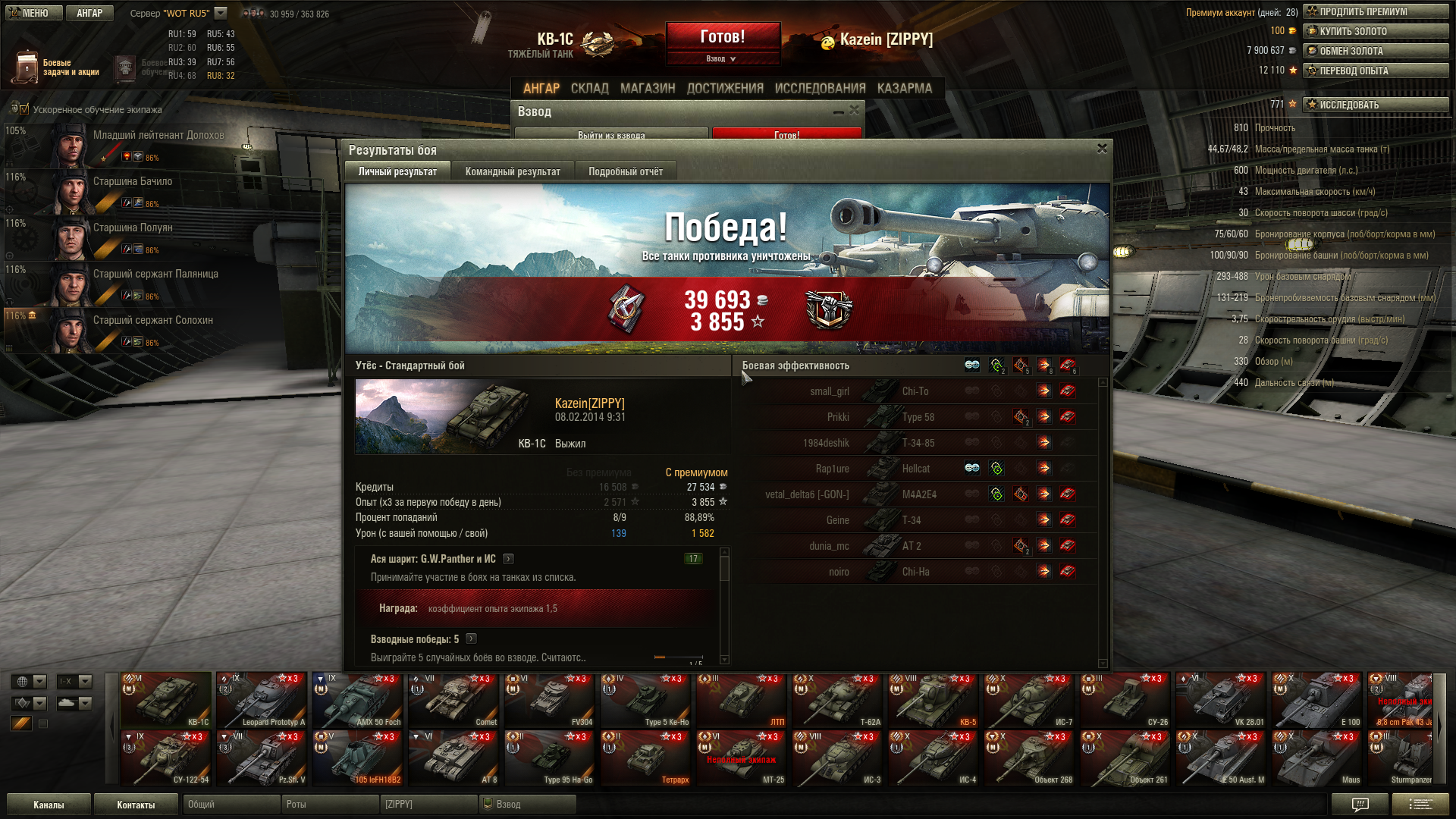The image size is (1456, 819).
Task: Select Купить золото
Action: coord(1376,31)
